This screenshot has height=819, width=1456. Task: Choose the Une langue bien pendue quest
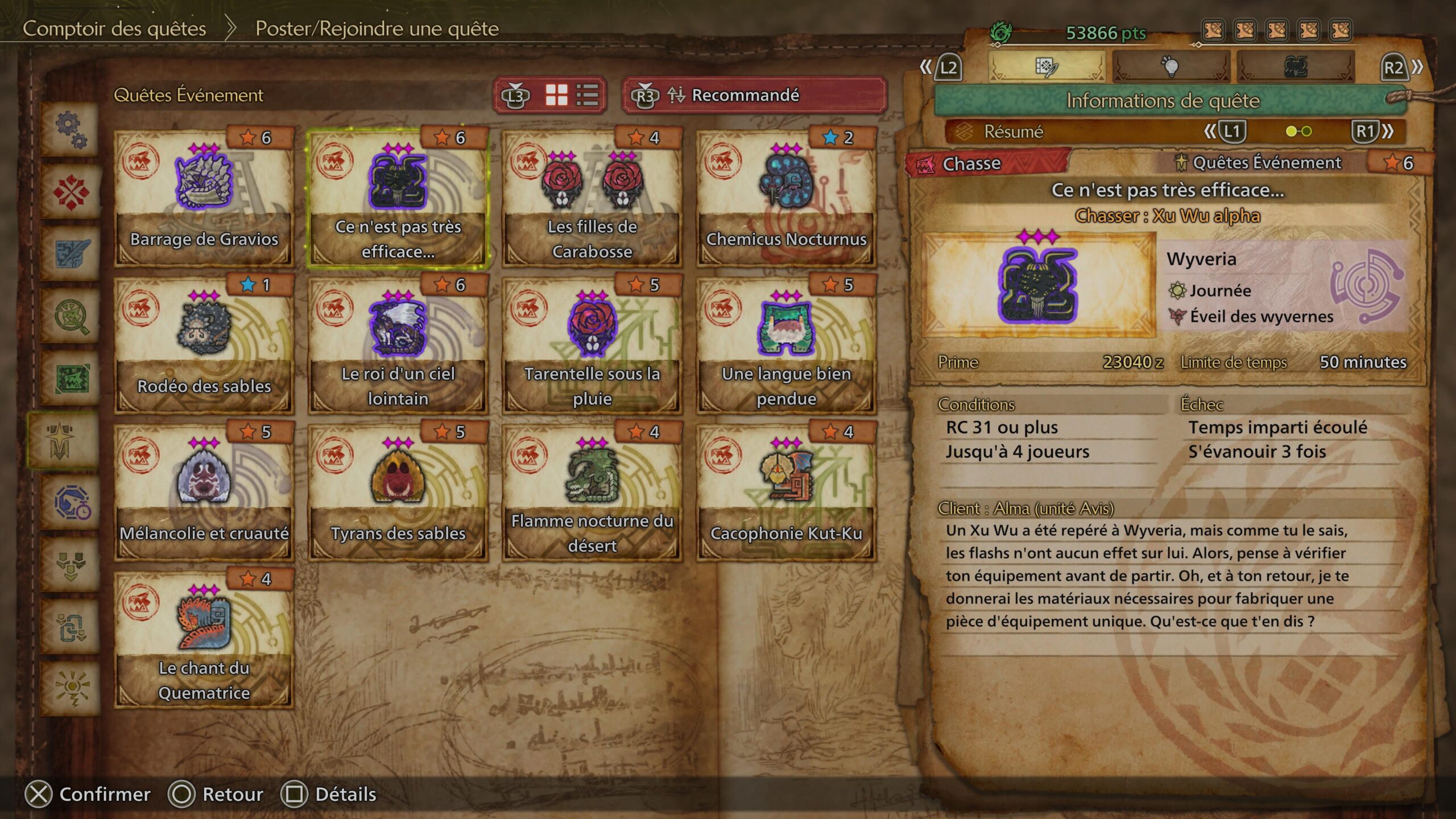786,344
